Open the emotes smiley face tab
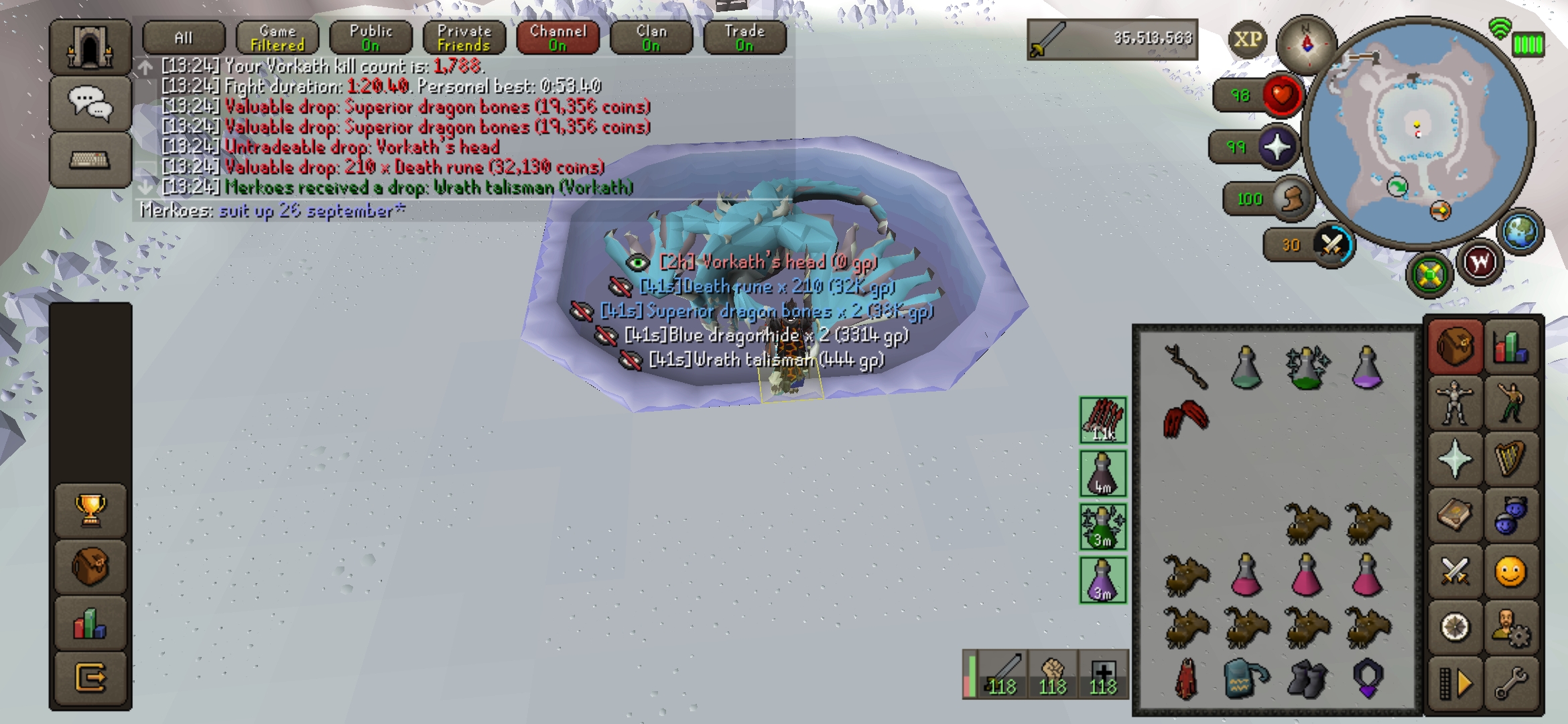The width and height of the screenshot is (1568, 724). pyautogui.click(x=1510, y=572)
